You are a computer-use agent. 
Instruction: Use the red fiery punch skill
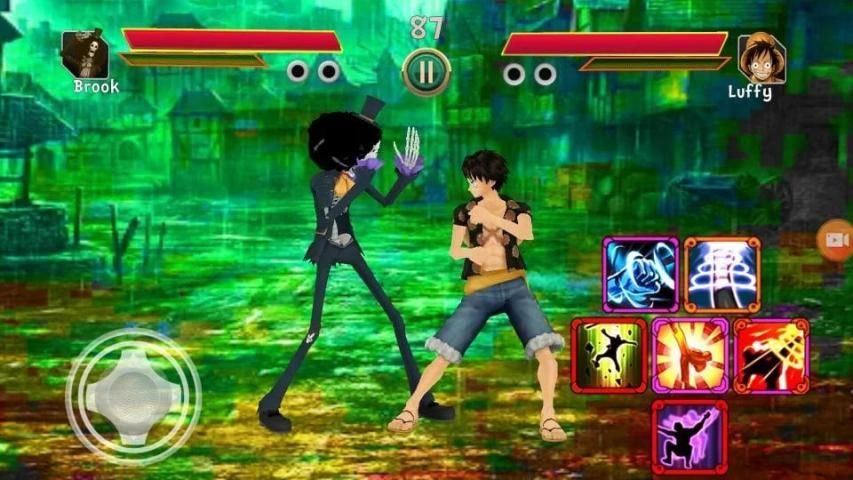(x=771, y=355)
